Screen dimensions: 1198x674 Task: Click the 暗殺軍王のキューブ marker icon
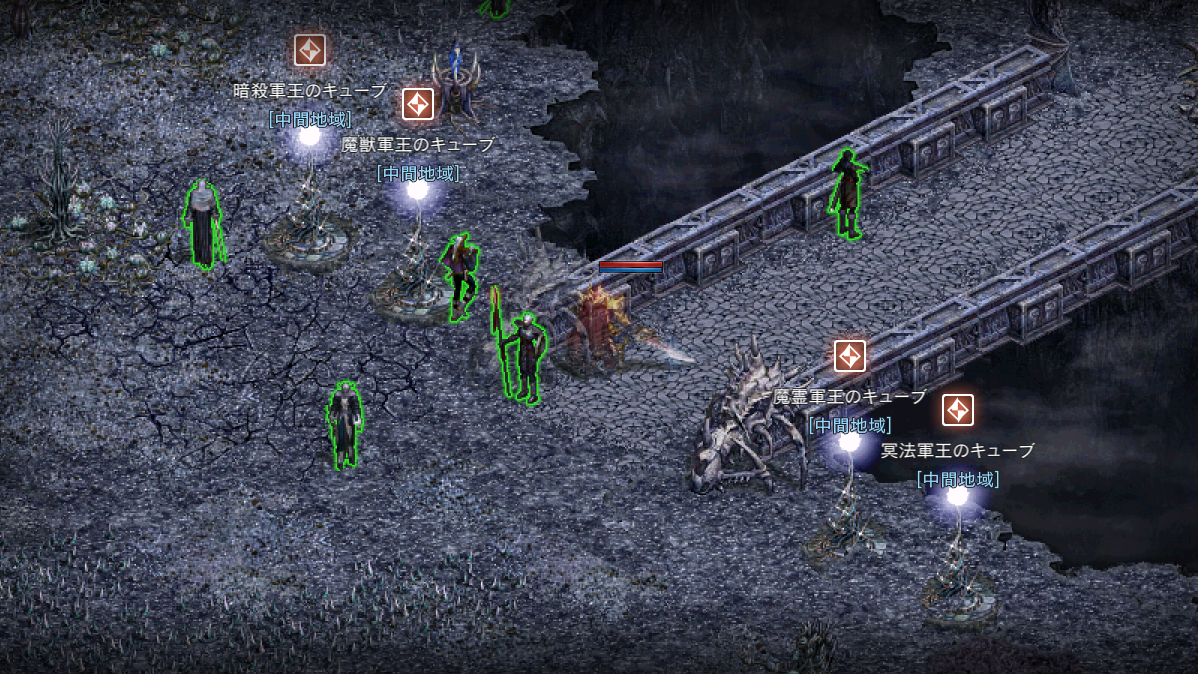click(310, 50)
